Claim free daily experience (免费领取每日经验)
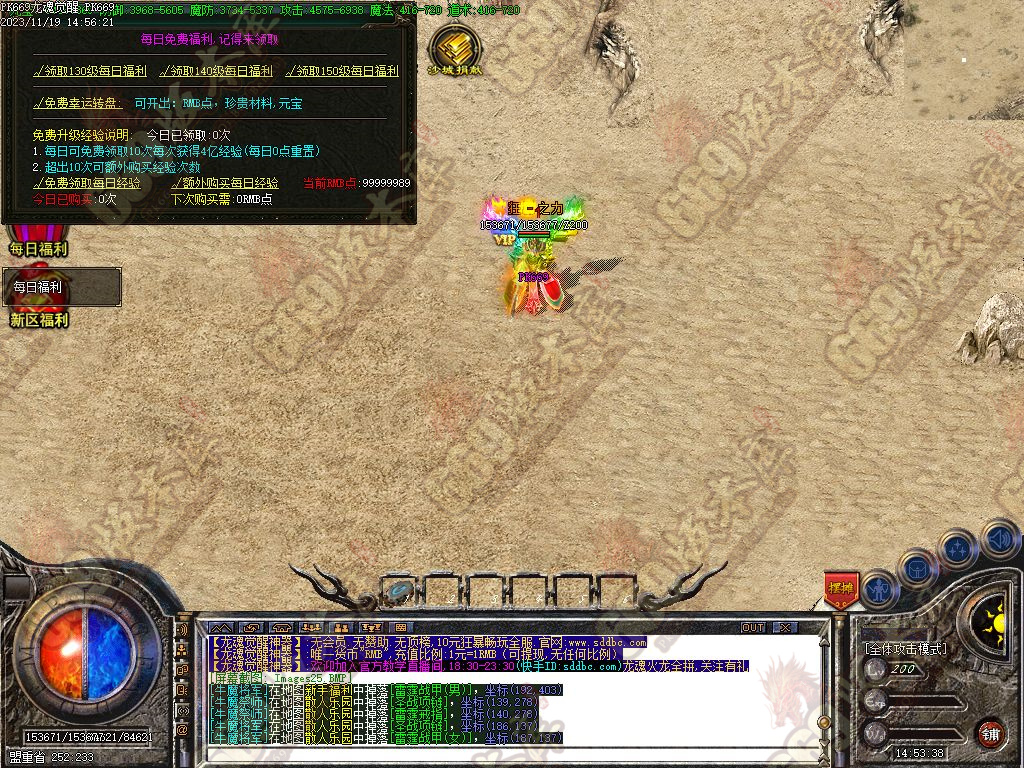Screen dimensions: 1024x768 tap(87, 183)
